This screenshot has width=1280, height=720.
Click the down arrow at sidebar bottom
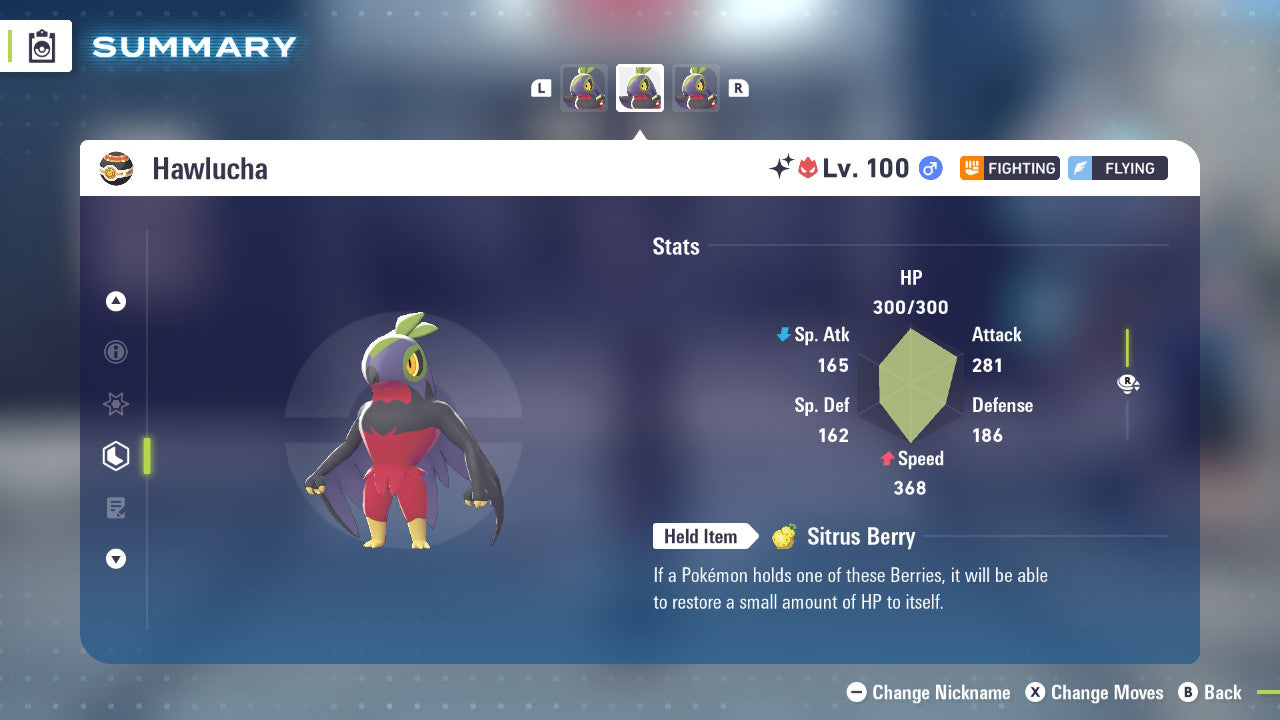(x=116, y=559)
